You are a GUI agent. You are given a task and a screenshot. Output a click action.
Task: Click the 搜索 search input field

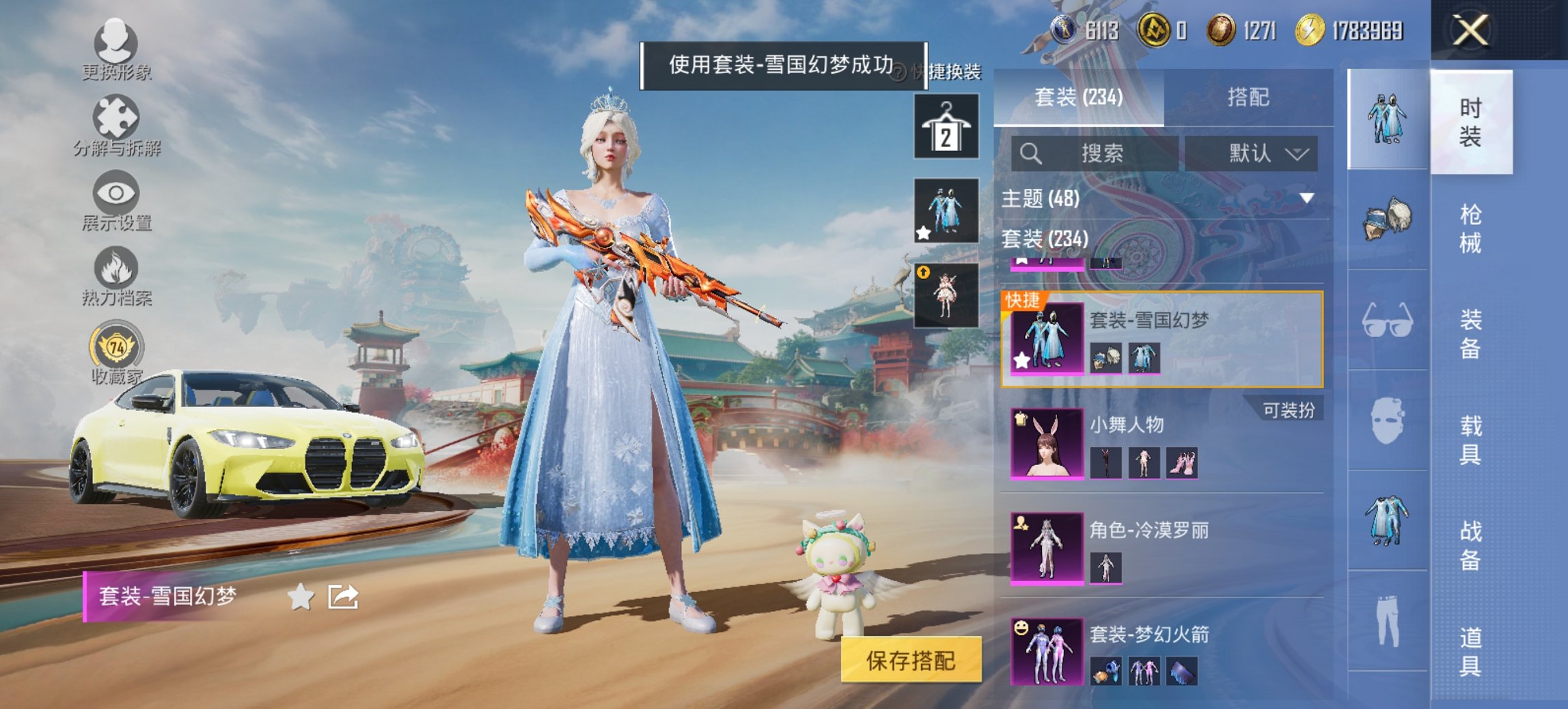tap(1093, 153)
